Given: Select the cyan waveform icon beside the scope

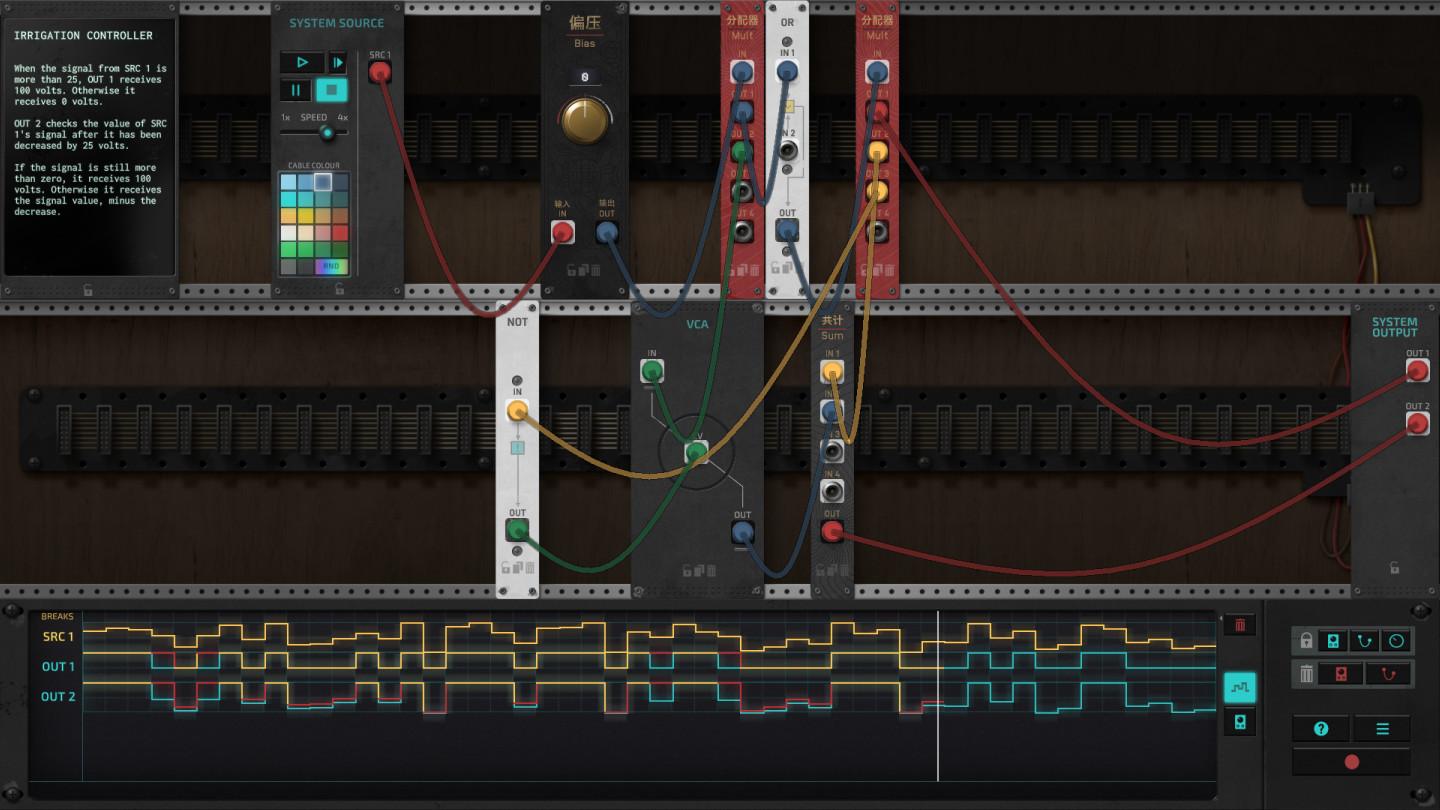Looking at the screenshot, I should tap(1240, 688).
